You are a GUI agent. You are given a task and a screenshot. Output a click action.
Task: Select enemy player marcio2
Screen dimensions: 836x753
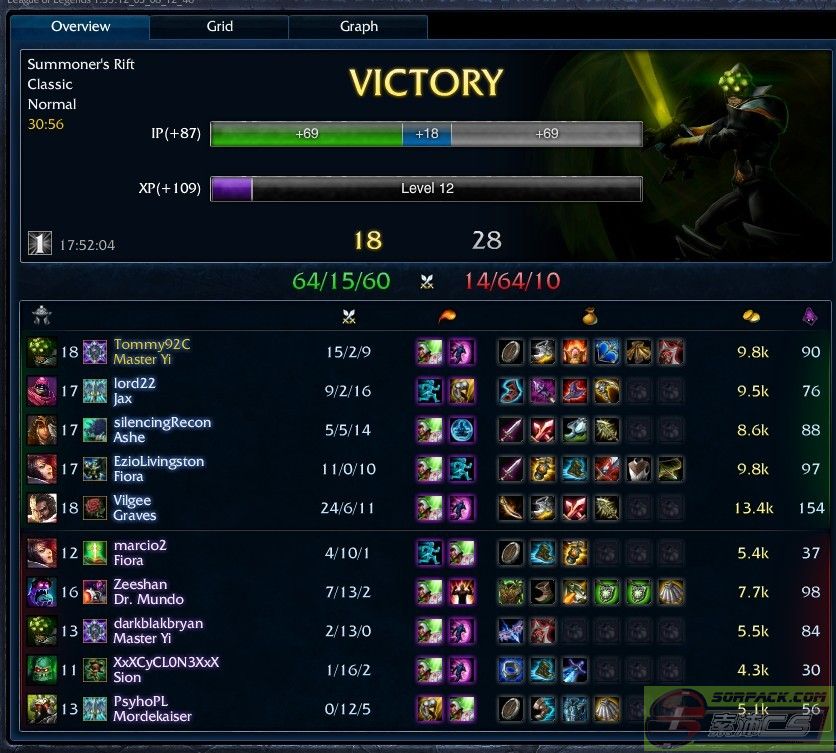pos(140,545)
